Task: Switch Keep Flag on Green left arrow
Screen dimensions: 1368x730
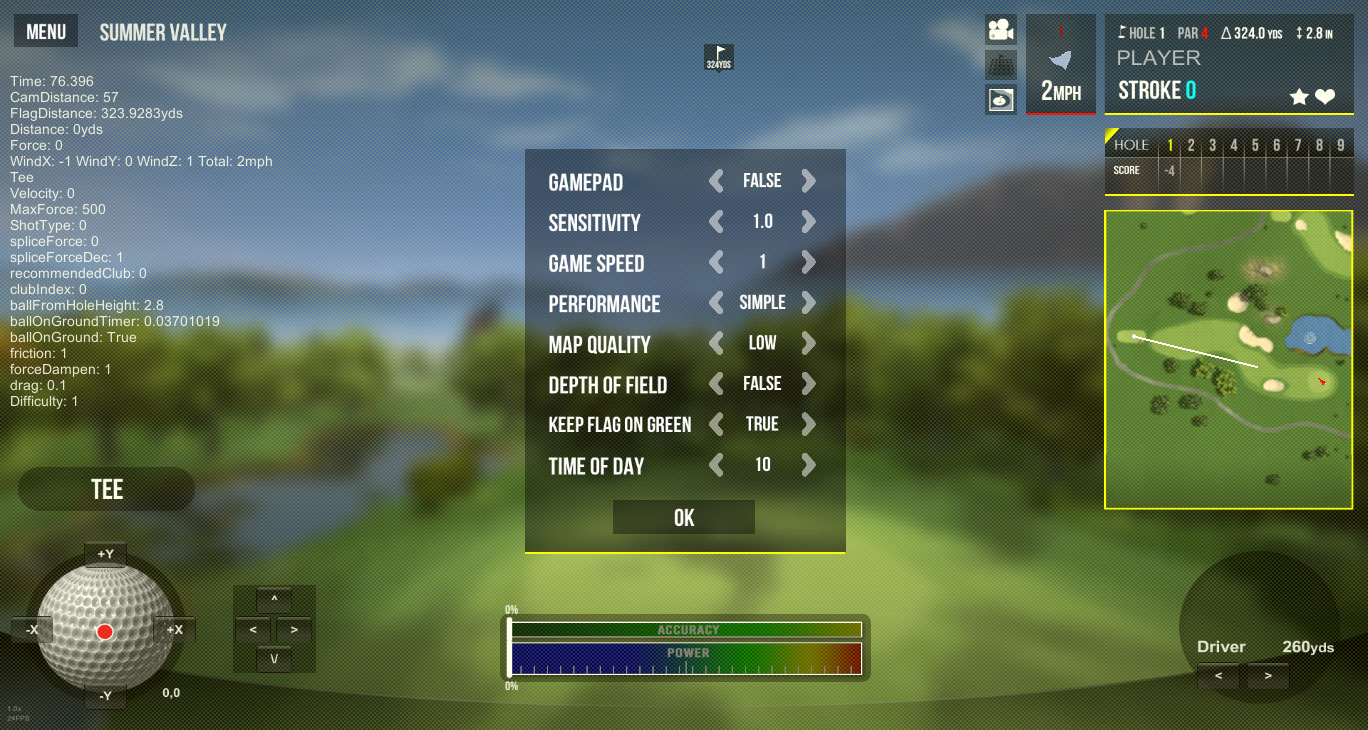Action: 716,424
